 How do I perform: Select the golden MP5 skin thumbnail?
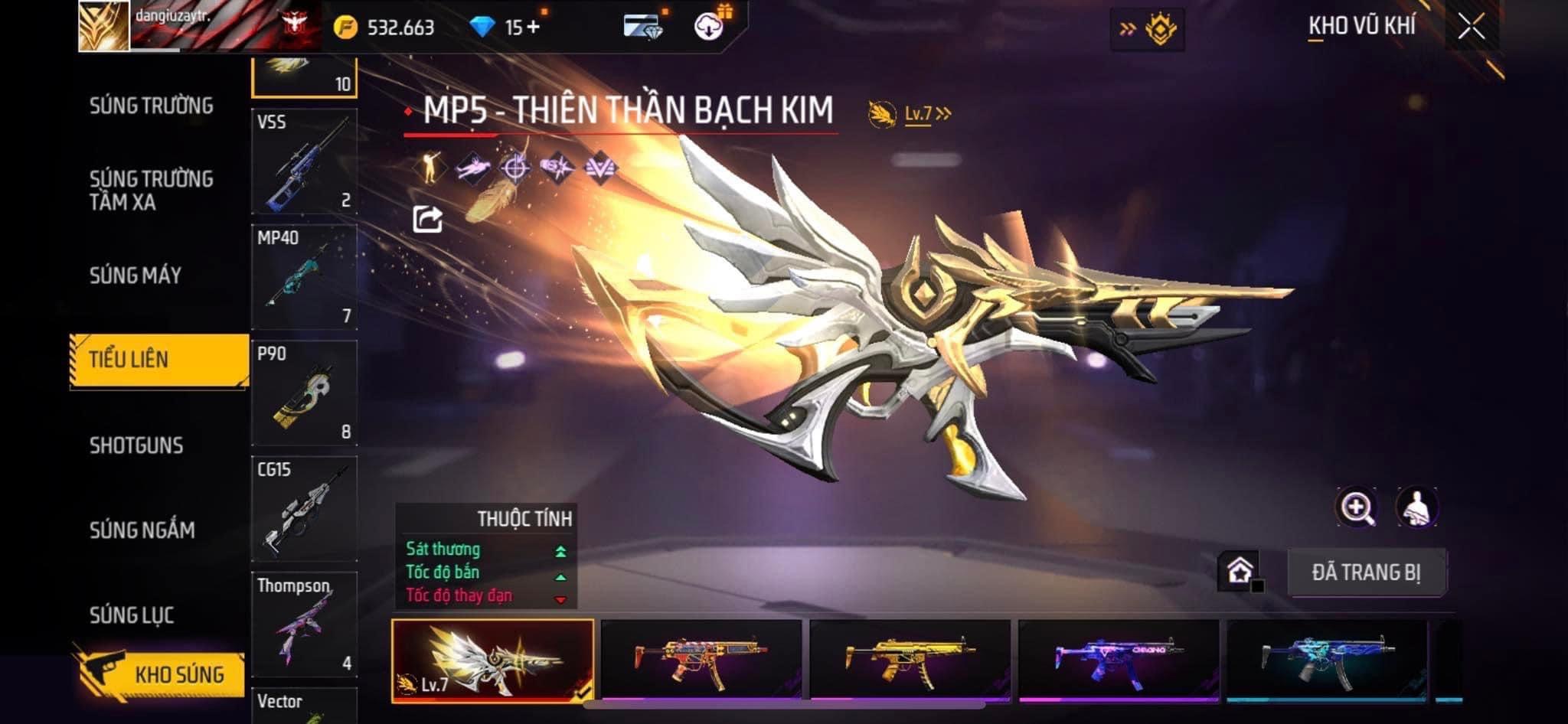pos(910,659)
